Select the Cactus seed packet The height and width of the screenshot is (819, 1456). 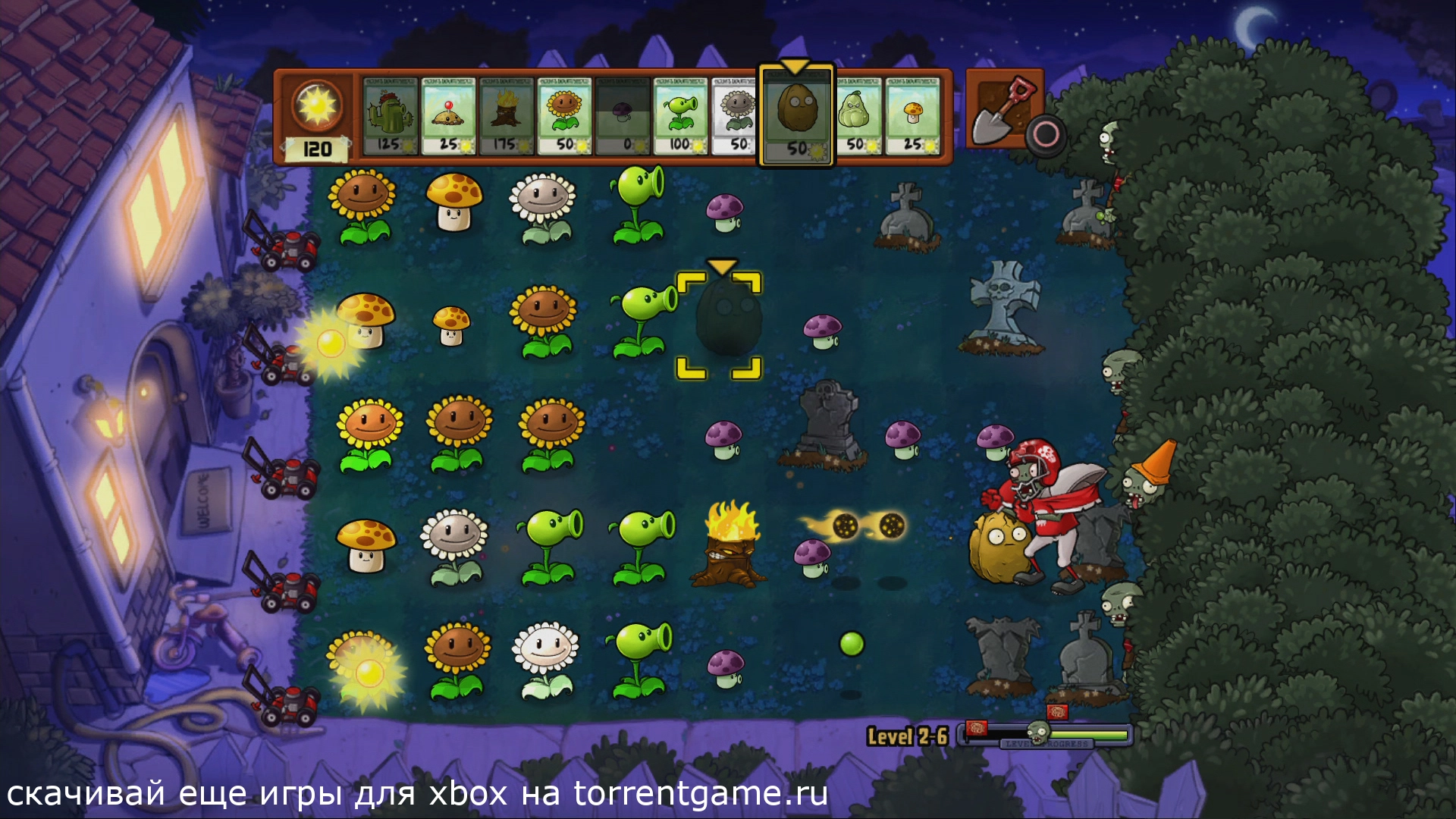point(391,116)
